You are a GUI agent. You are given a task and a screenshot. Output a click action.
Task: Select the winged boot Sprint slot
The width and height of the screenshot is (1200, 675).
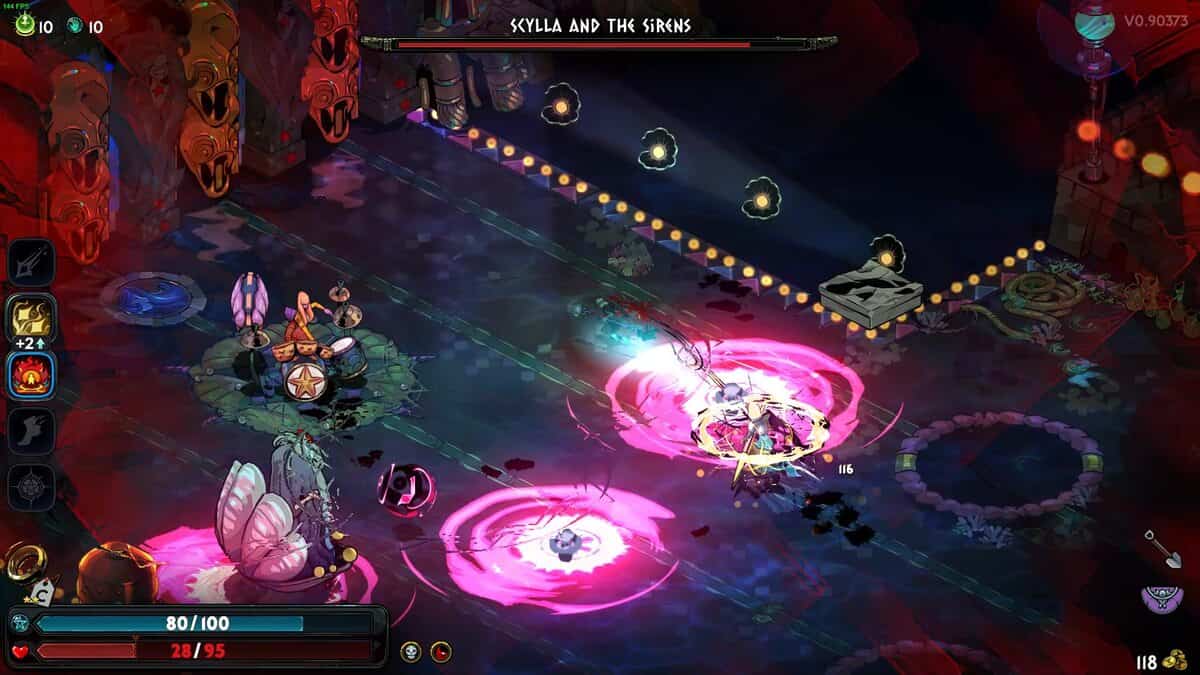32,432
